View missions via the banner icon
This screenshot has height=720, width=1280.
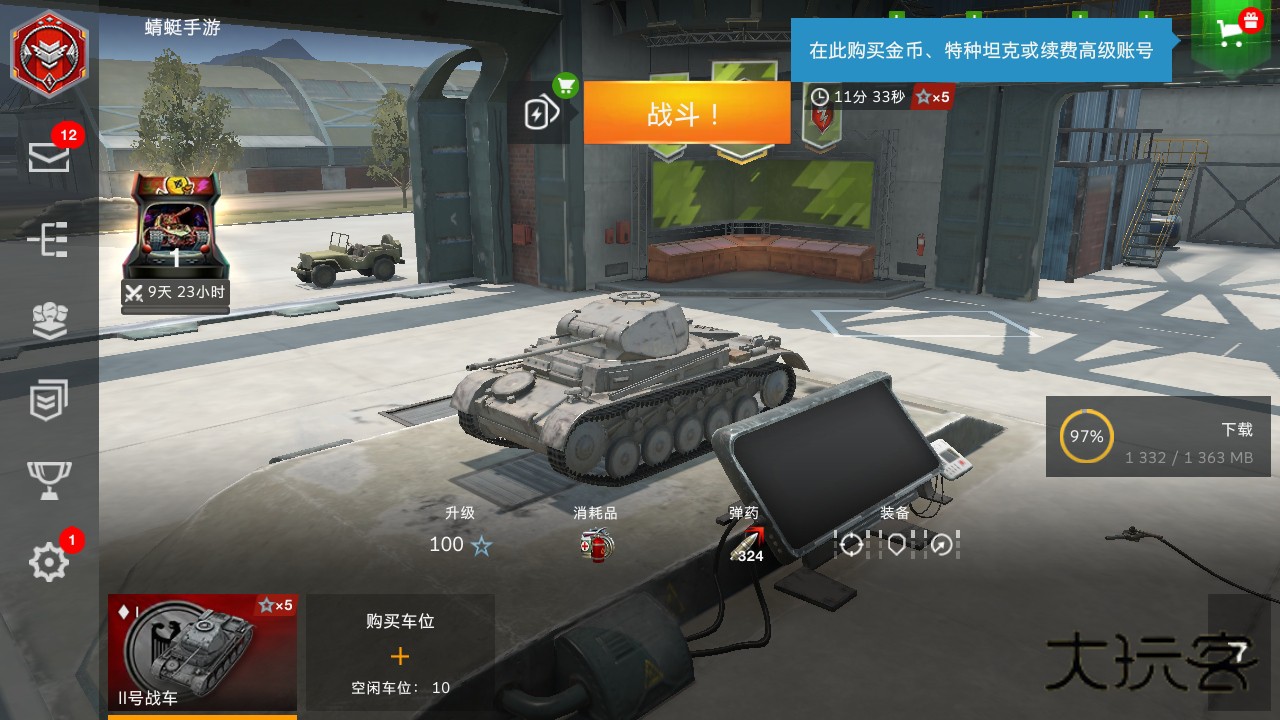[x=48, y=400]
